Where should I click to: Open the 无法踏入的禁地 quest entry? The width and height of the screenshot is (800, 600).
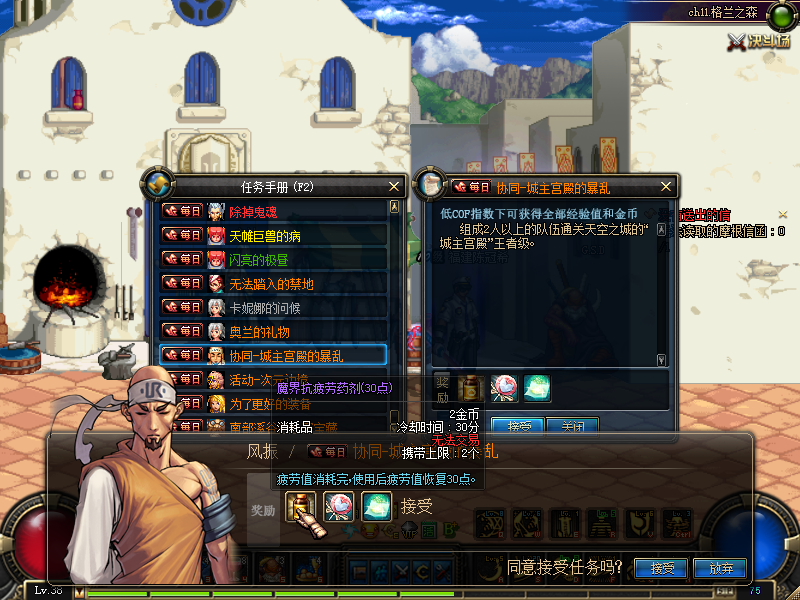tap(272, 284)
